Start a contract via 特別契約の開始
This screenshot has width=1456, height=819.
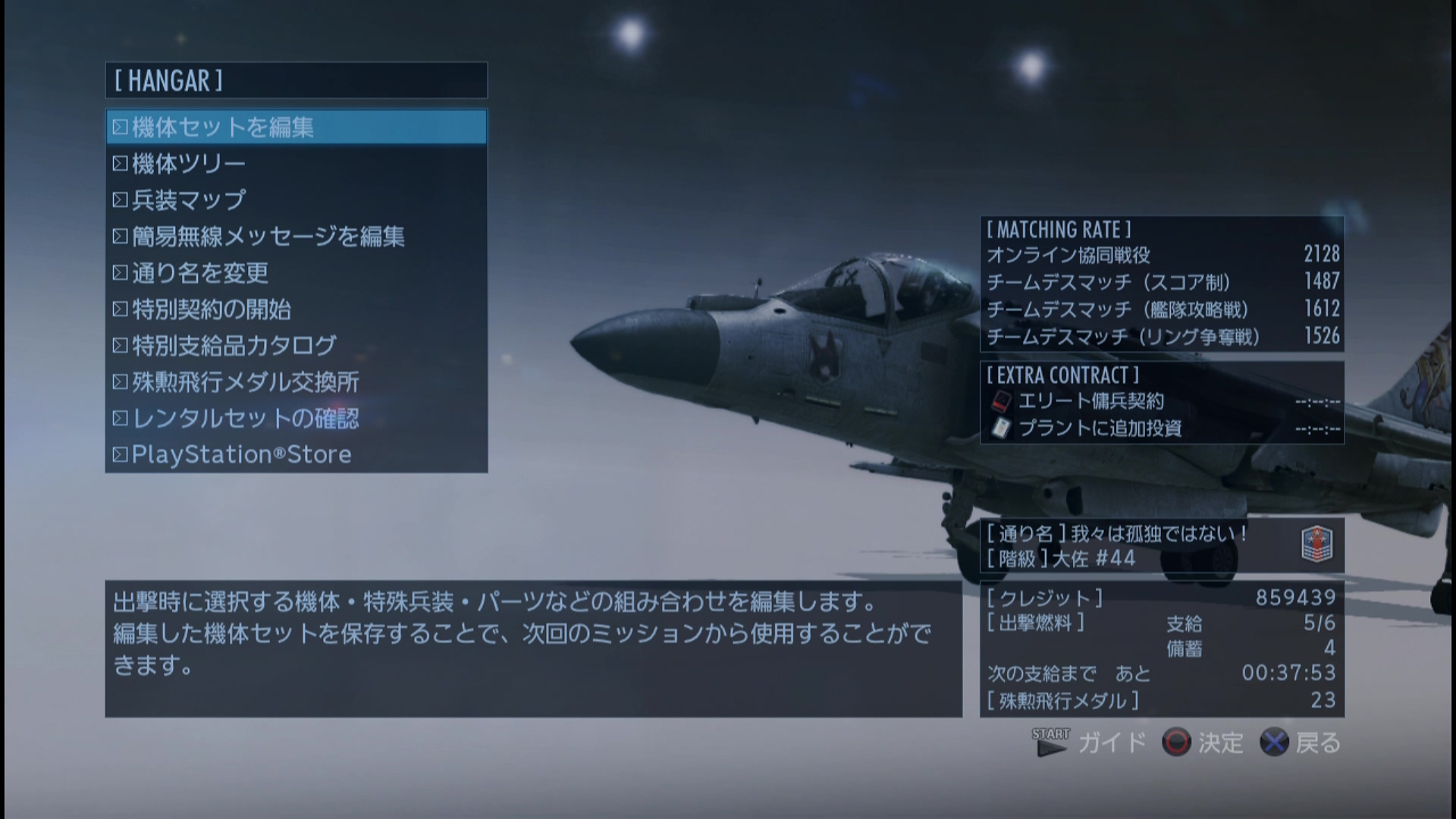[x=212, y=309]
